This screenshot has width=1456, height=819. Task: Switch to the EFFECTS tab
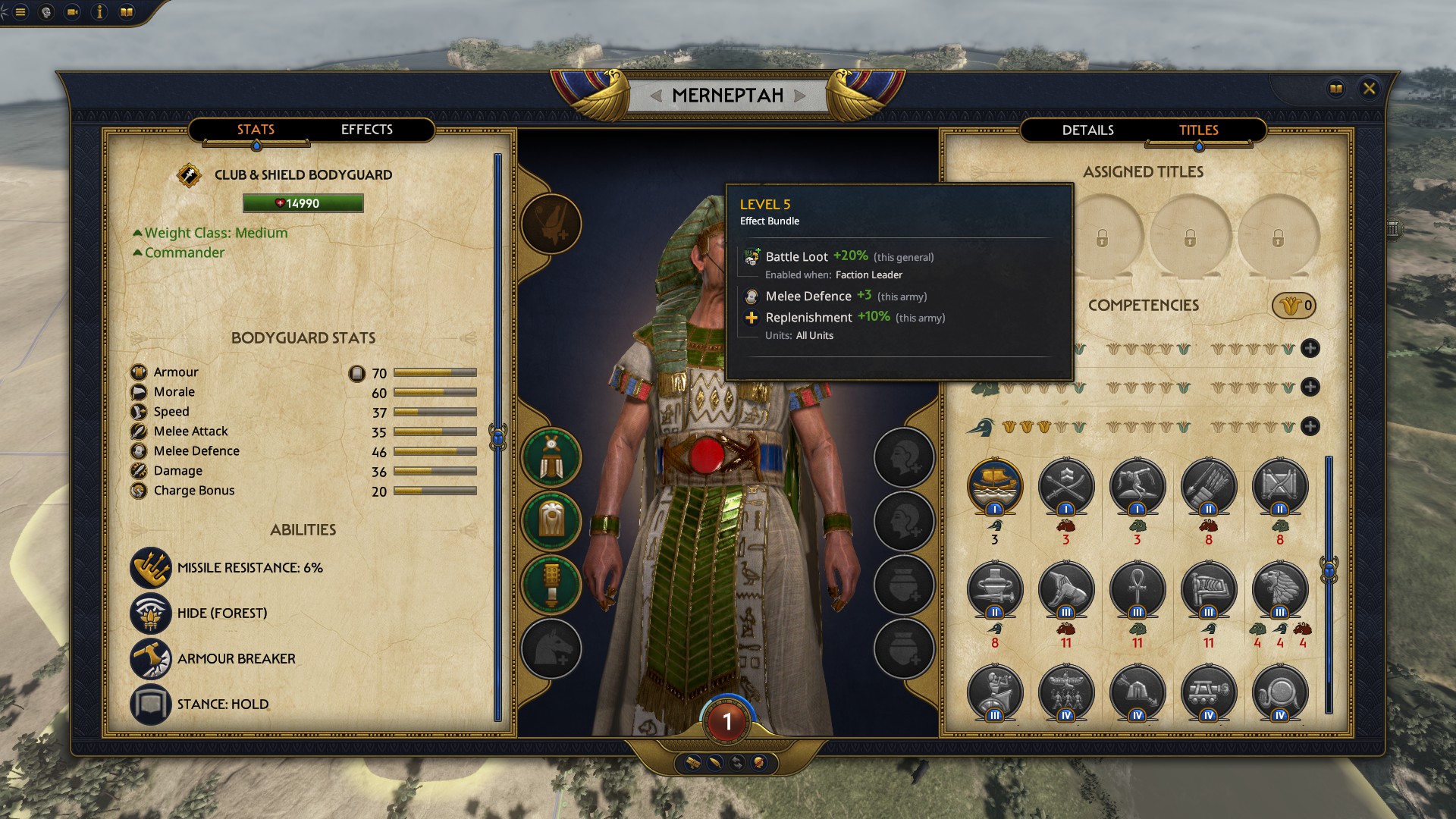pyautogui.click(x=367, y=130)
